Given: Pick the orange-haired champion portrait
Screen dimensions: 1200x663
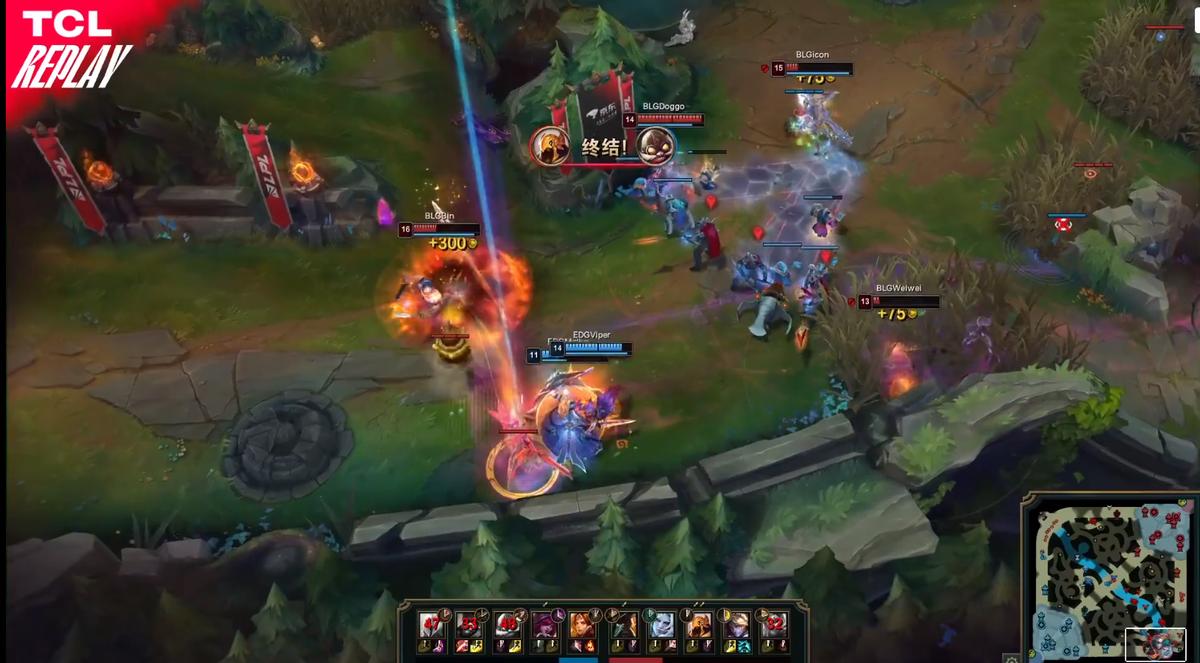Looking at the screenshot, I should click(x=583, y=625).
